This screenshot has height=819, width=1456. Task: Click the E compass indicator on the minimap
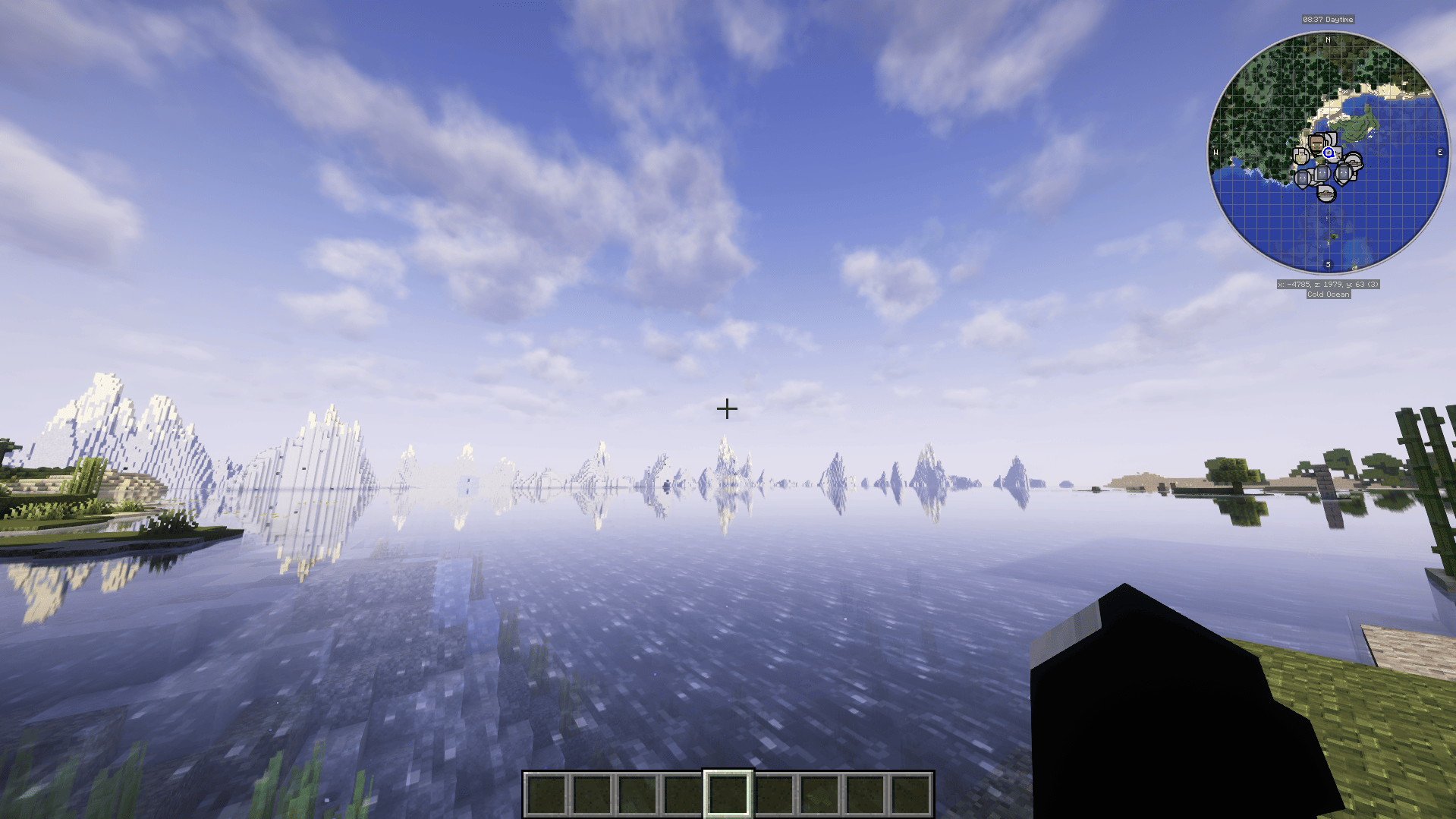pos(1439,153)
